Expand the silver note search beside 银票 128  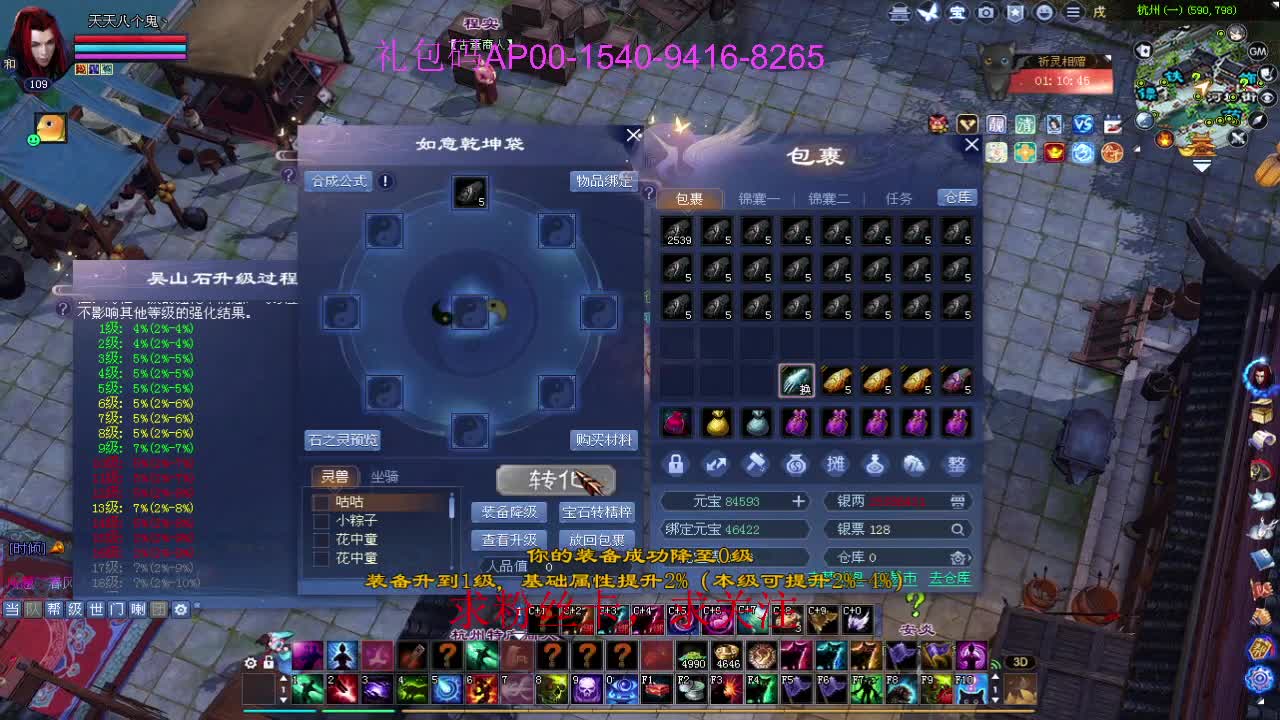[957, 529]
